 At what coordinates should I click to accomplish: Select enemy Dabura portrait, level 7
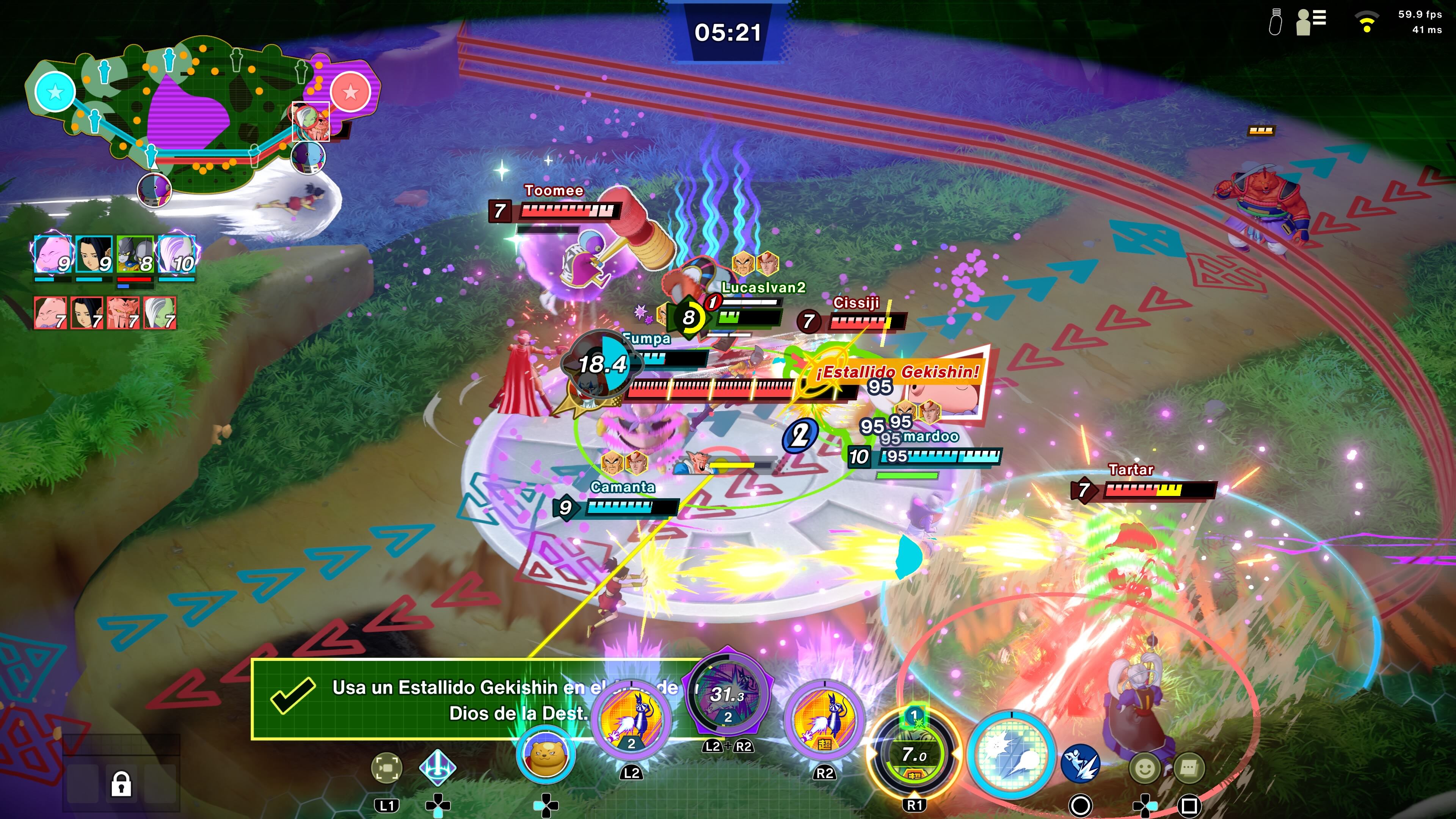(123, 312)
